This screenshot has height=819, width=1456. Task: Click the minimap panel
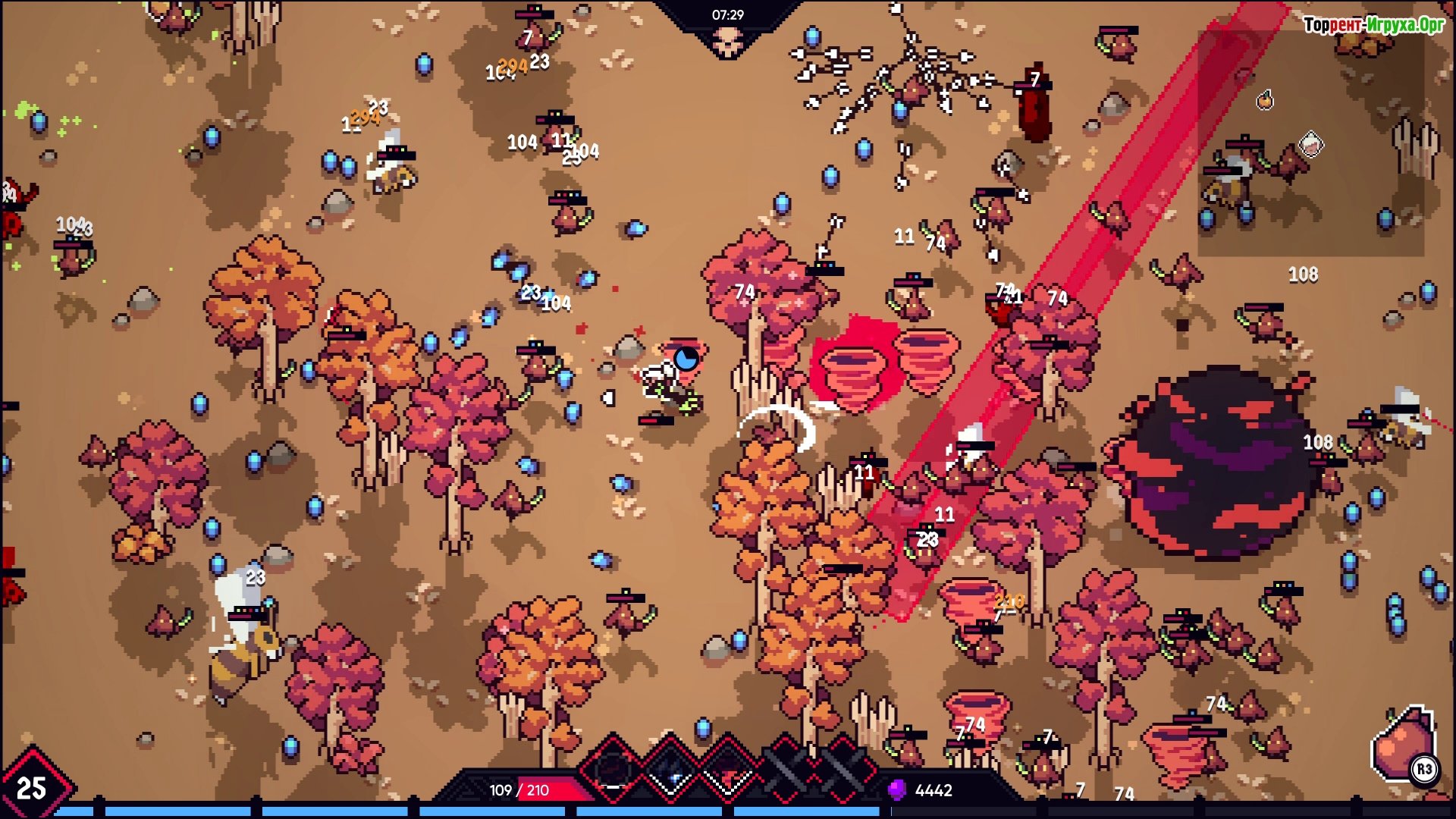(1310, 144)
